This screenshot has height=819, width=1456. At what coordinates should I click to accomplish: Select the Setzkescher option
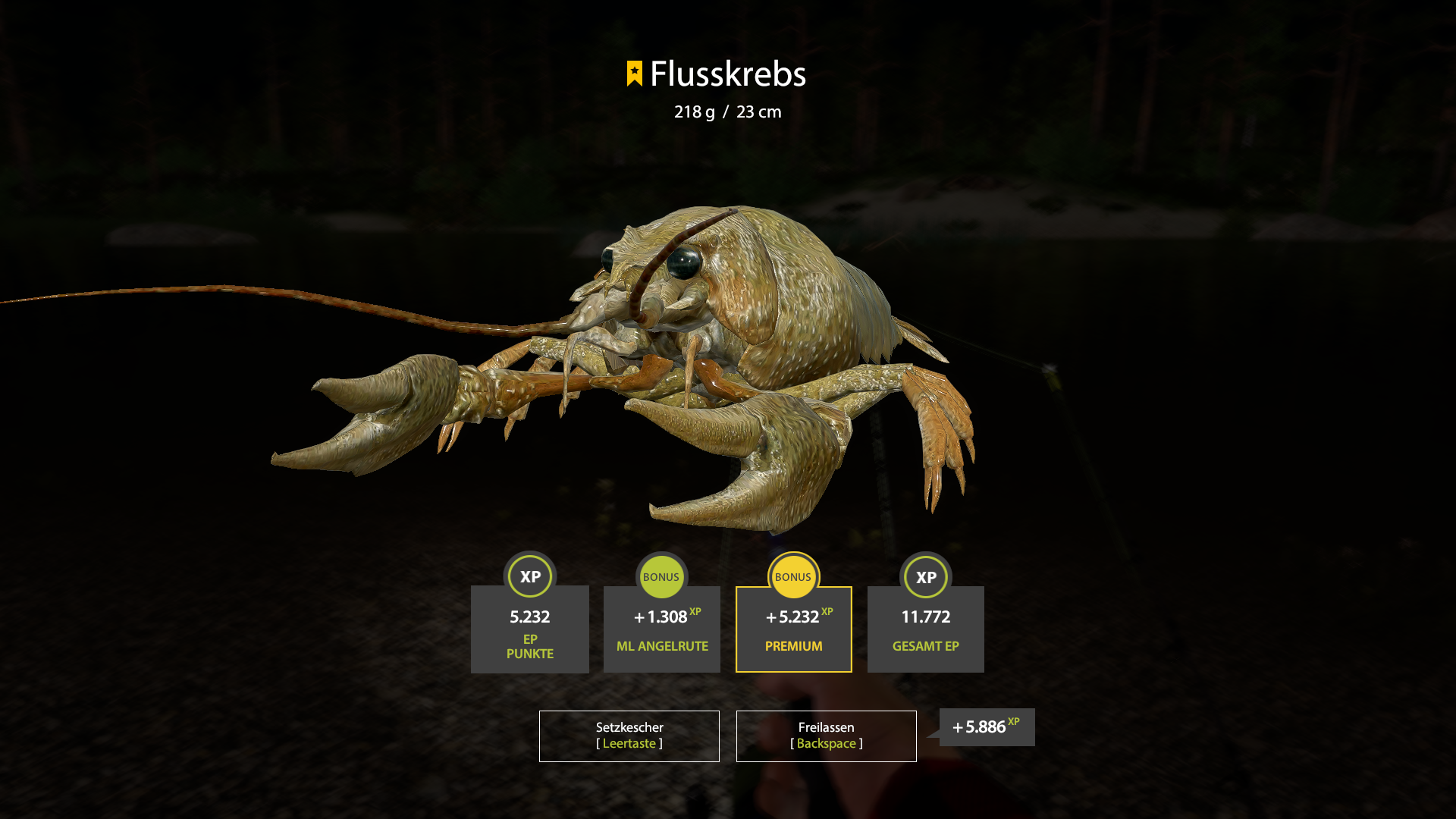(628, 735)
